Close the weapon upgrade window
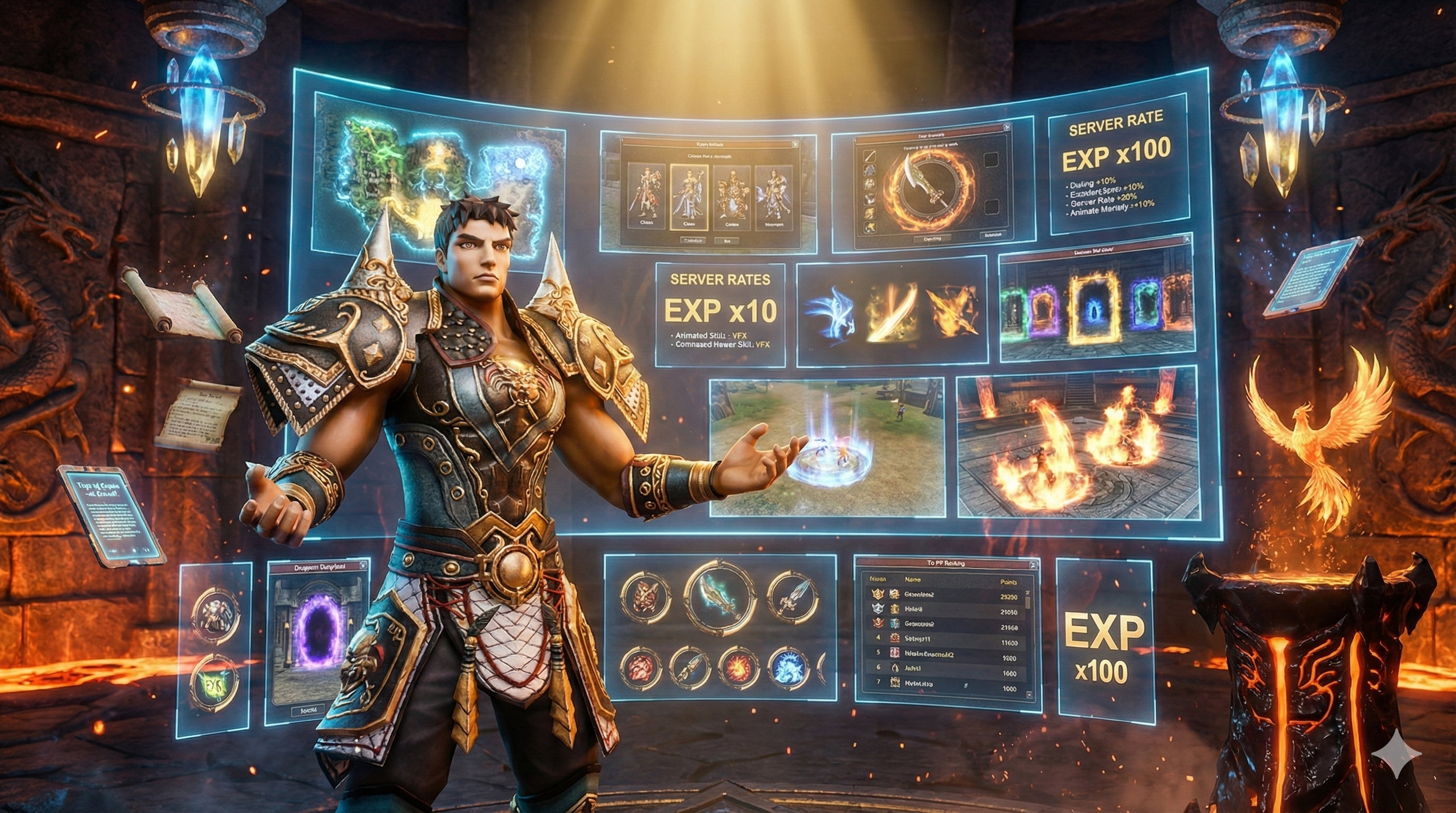The width and height of the screenshot is (1456, 813). pos(1006,128)
